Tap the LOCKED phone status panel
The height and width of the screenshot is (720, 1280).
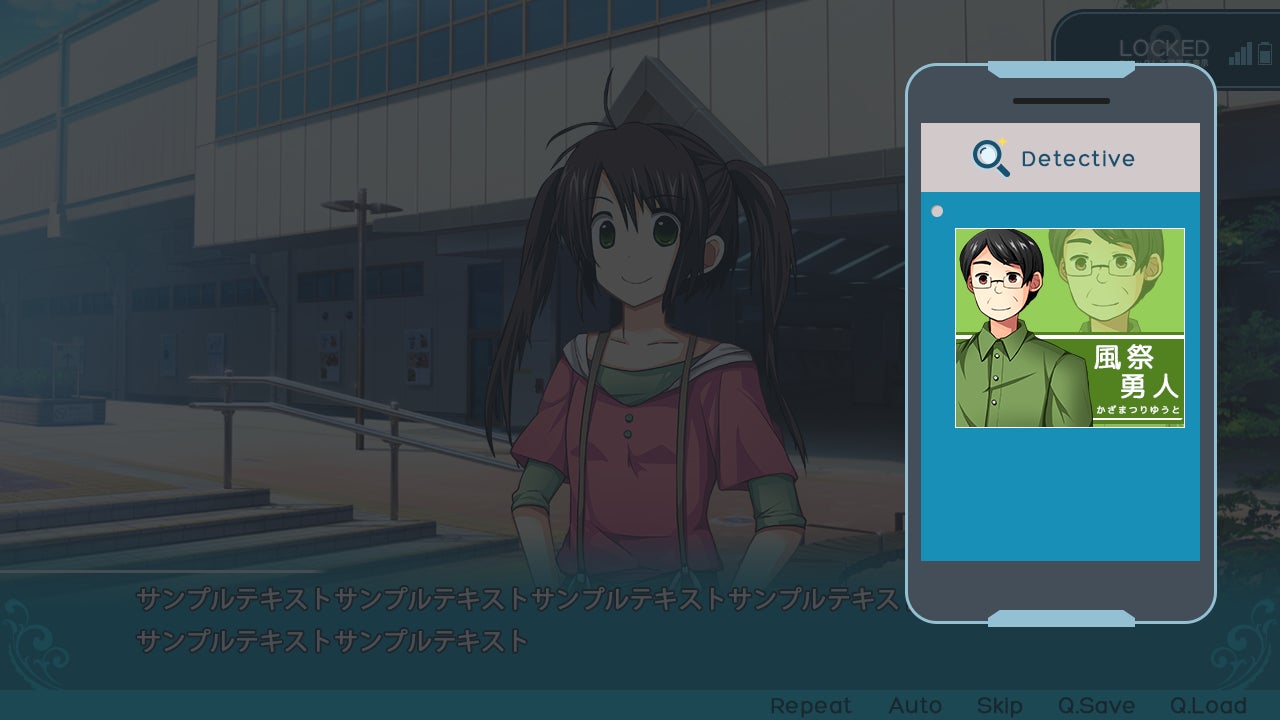point(1163,49)
